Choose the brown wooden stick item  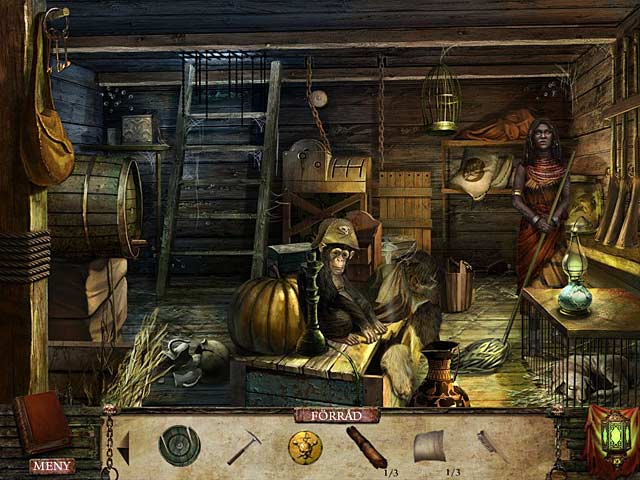[x=366, y=446]
